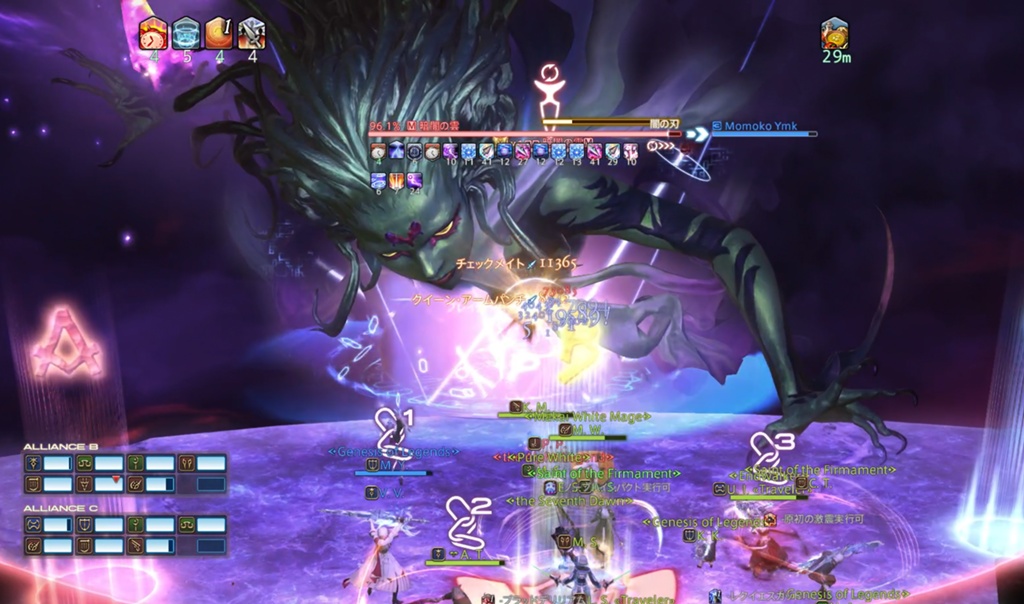
Task: Choose Alliance C's gun-icon machinist member
Action: [148, 546]
